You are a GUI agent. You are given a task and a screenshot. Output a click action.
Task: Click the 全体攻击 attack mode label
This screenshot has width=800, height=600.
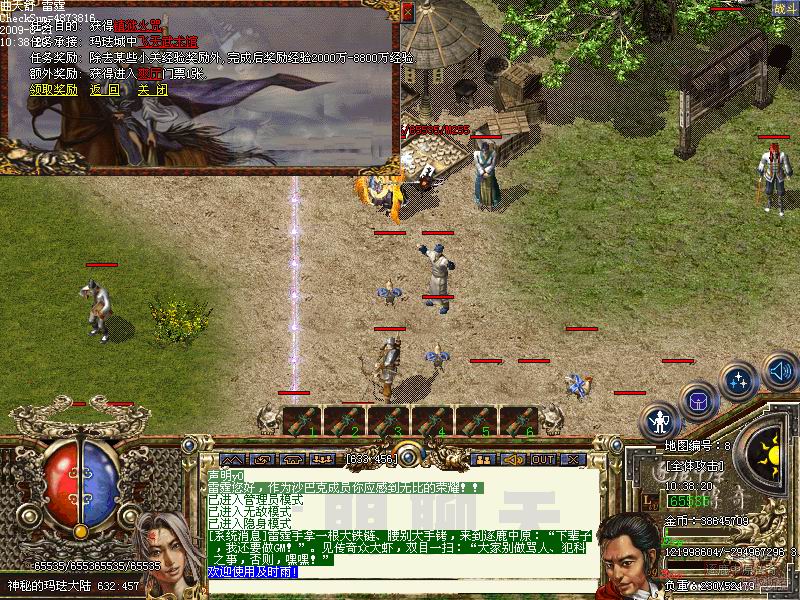coord(694,466)
